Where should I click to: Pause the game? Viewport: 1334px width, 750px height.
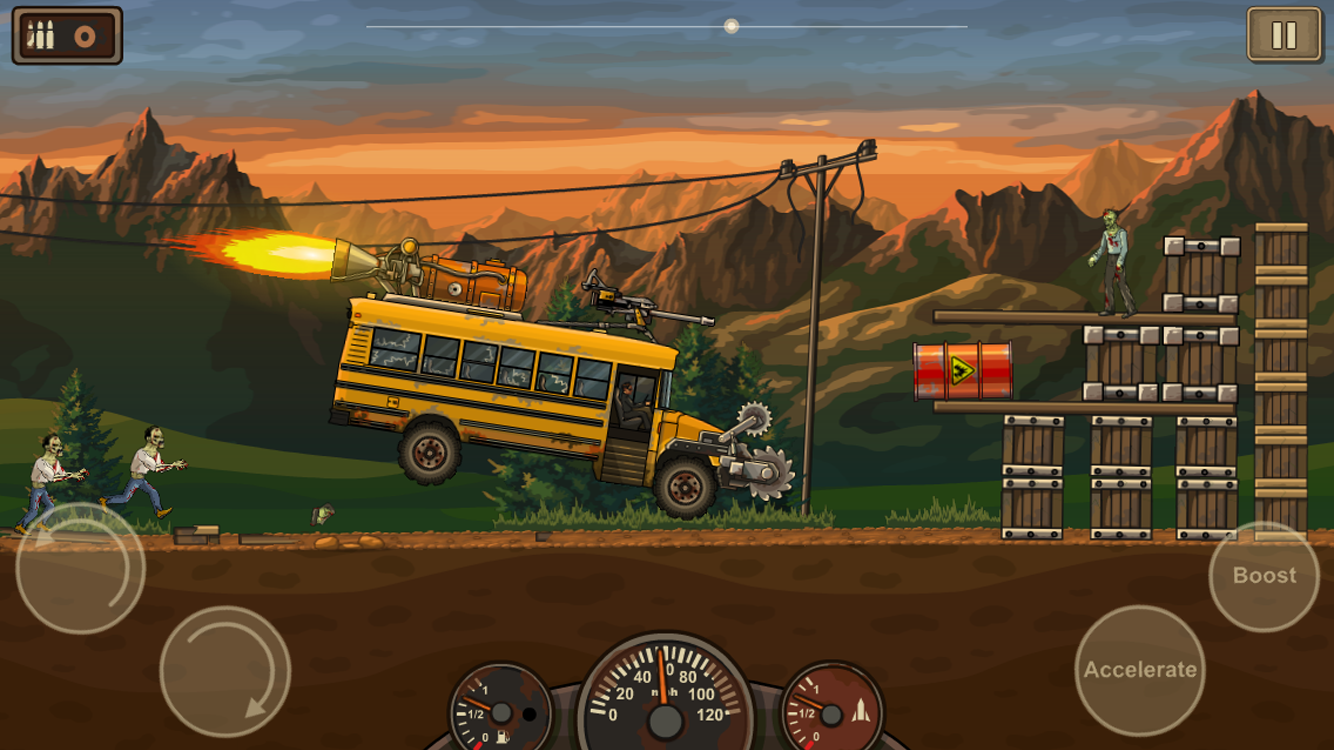(x=1283, y=36)
